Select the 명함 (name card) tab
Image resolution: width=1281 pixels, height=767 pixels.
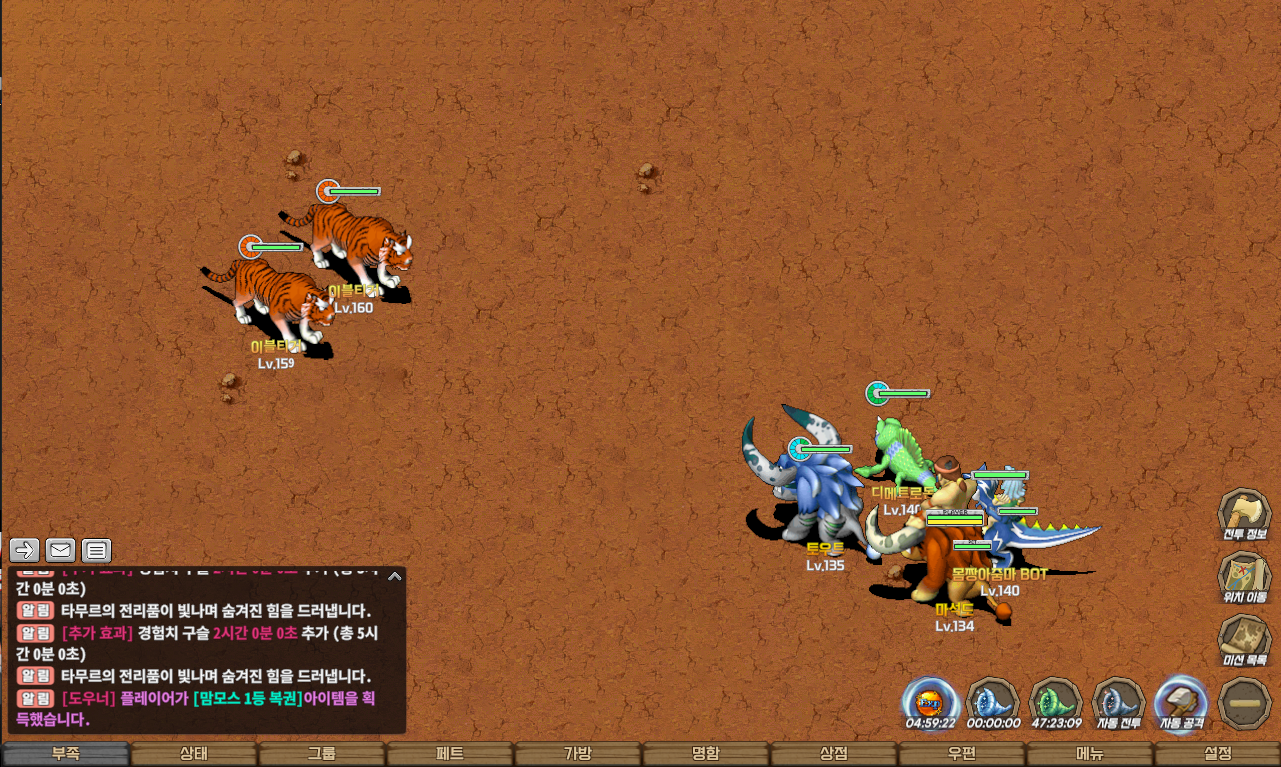click(x=706, y=754)
